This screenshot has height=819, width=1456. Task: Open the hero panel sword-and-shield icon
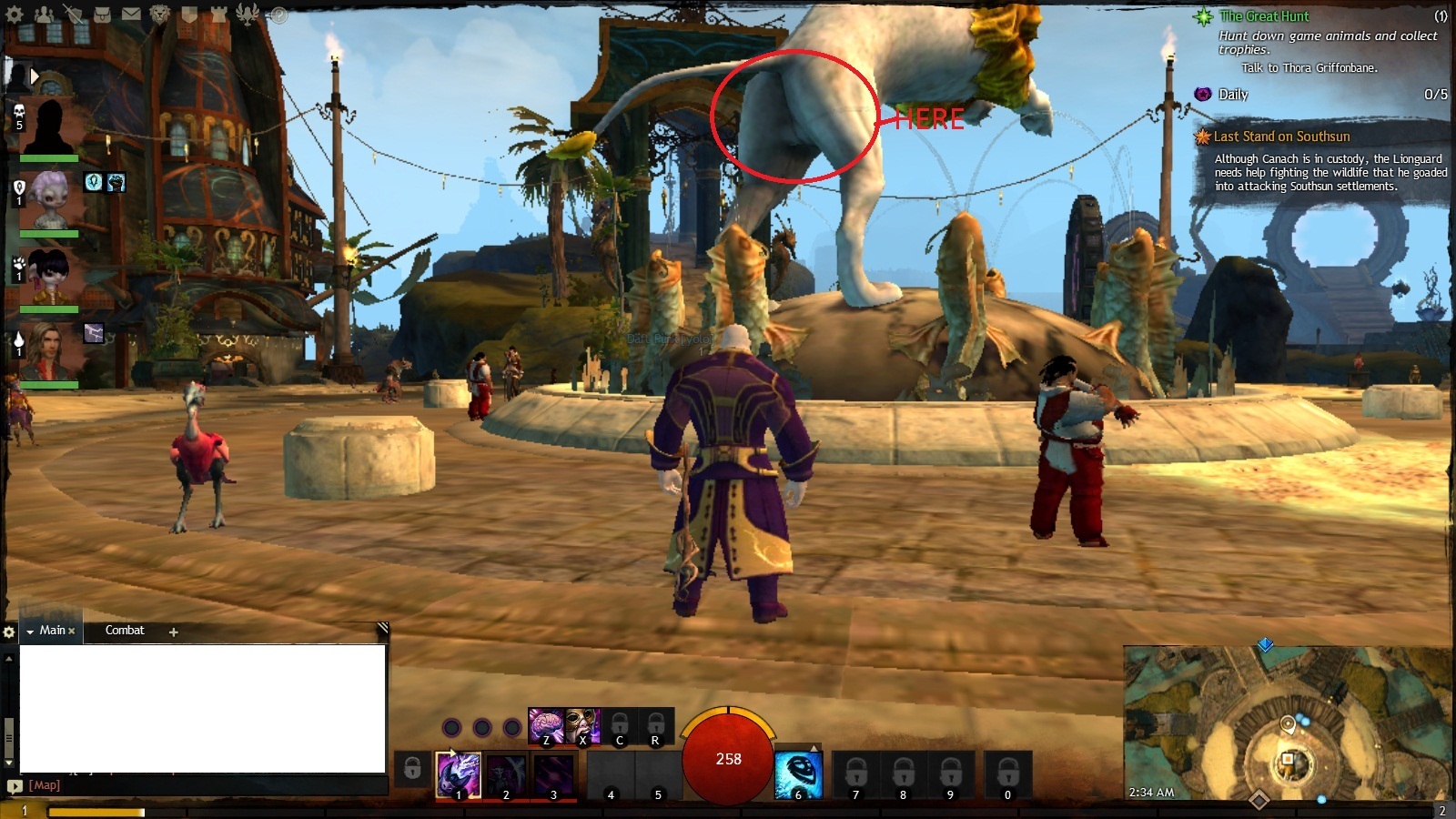pyautogui.click(x=74, y=15)
